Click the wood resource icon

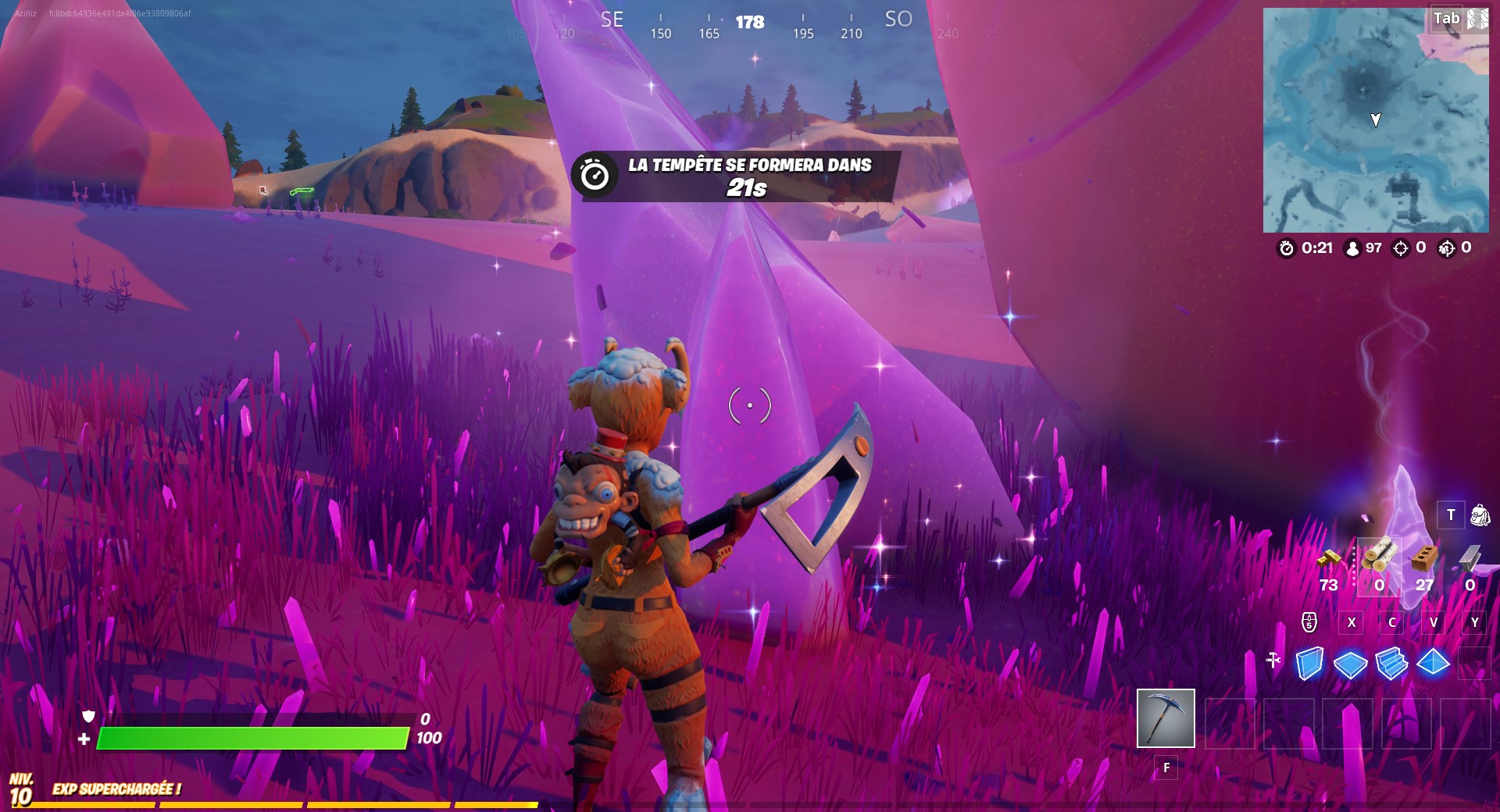tap(1381, 556)
